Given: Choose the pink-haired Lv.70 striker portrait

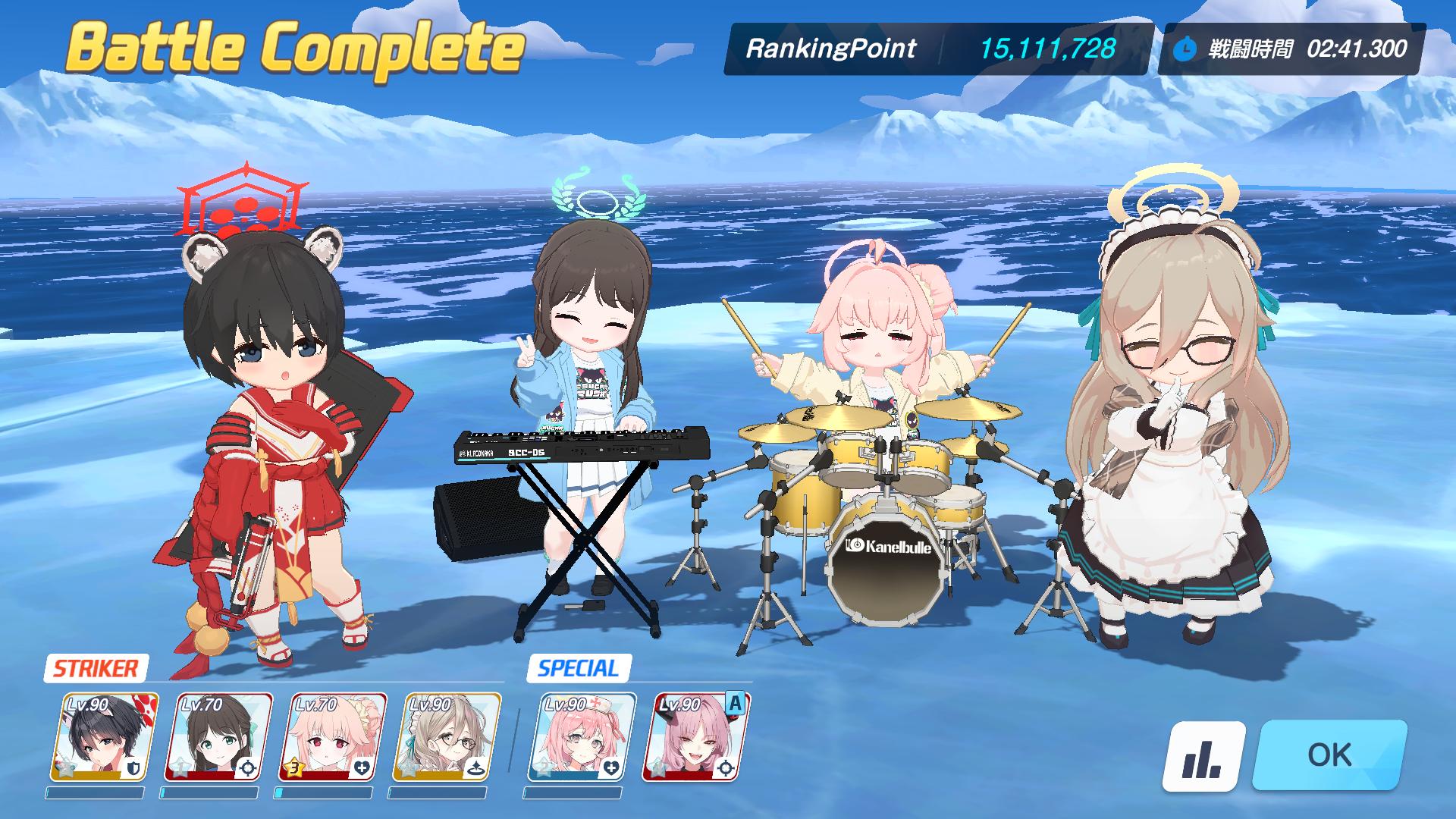Looking at the screenshot, I should pos(332,737).
